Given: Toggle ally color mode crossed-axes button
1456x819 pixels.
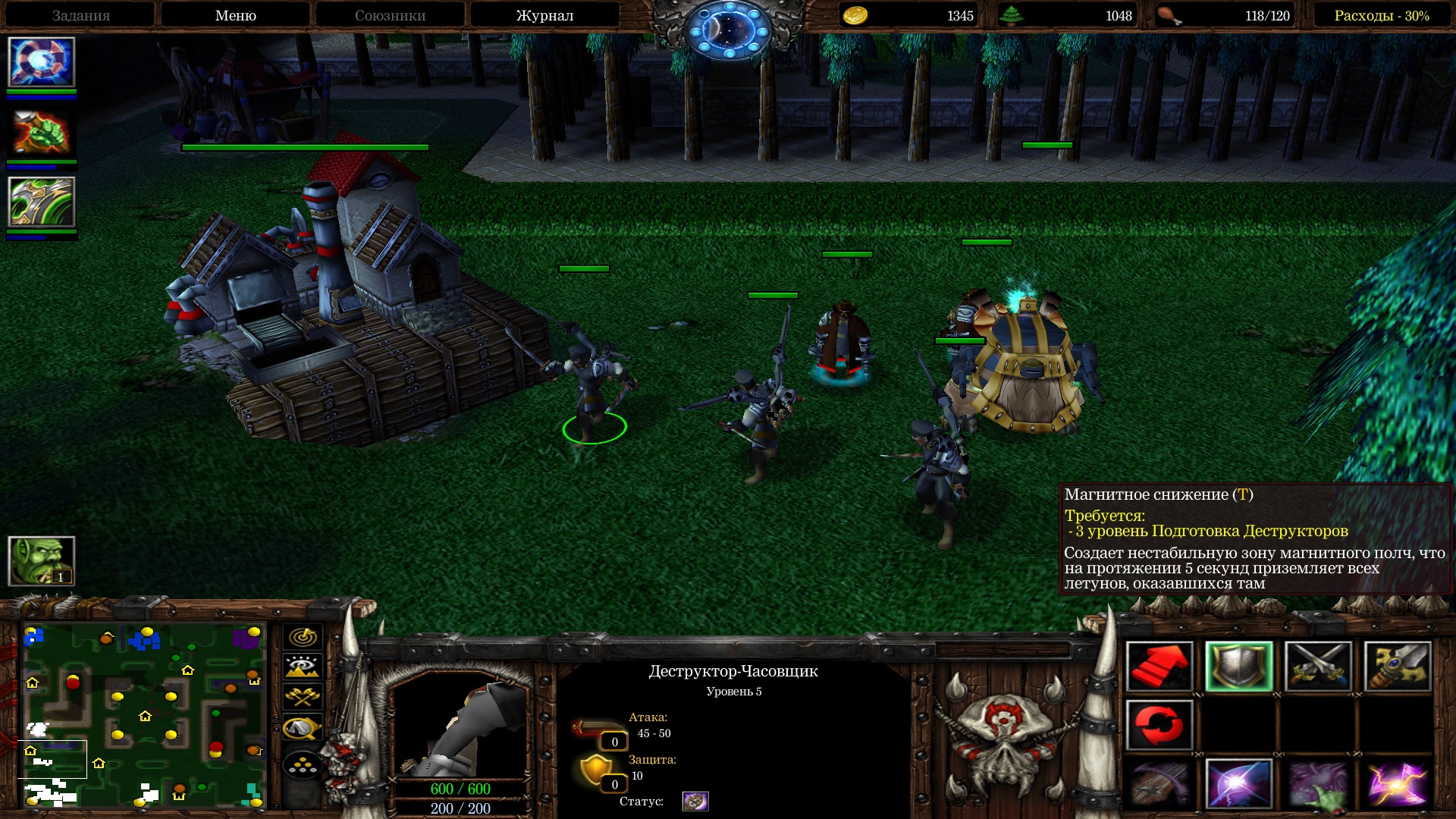Looking at the screenshot, I should tap(303, 697).
